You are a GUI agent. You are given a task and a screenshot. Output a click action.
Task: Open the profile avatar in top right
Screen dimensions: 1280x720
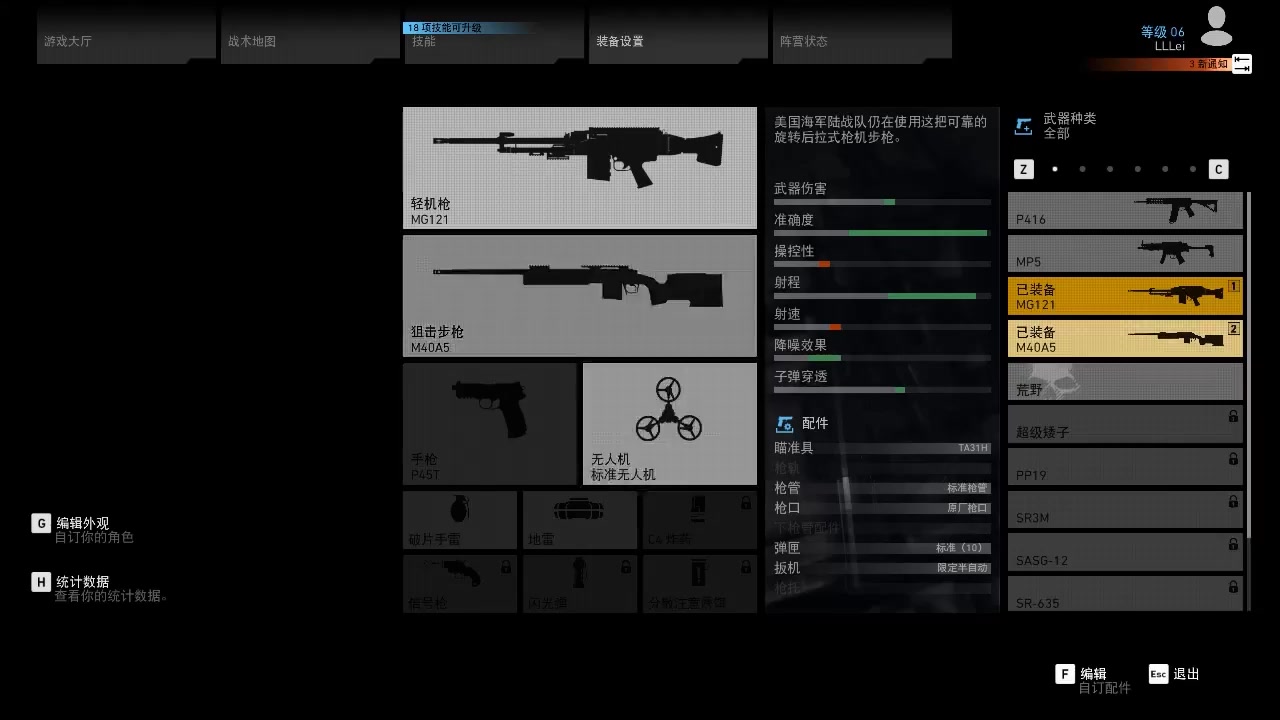coord(1216,25)
